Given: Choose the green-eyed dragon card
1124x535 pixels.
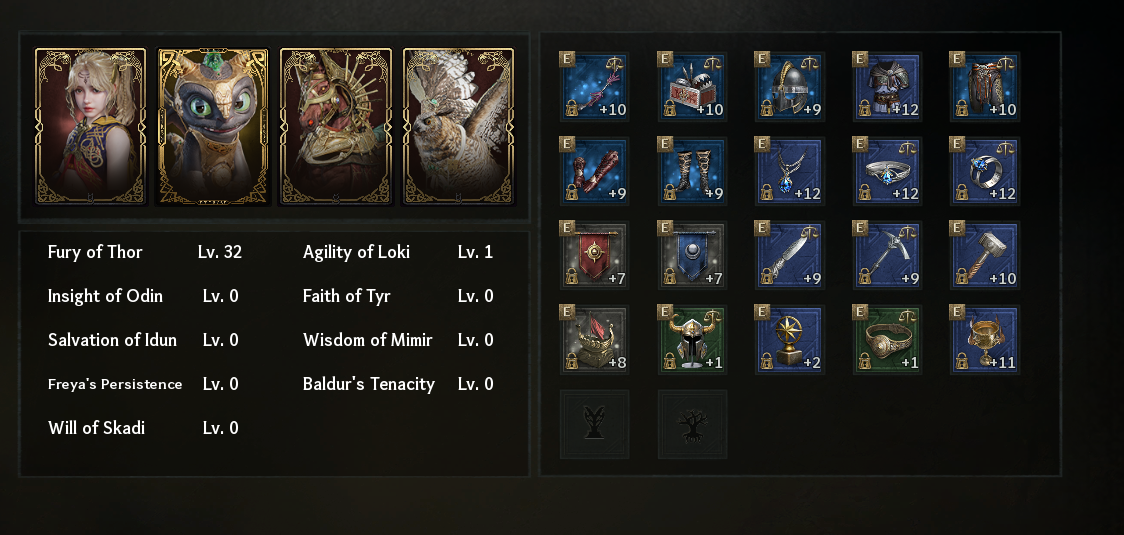Looking at the screenshot, I should point(213,125).
